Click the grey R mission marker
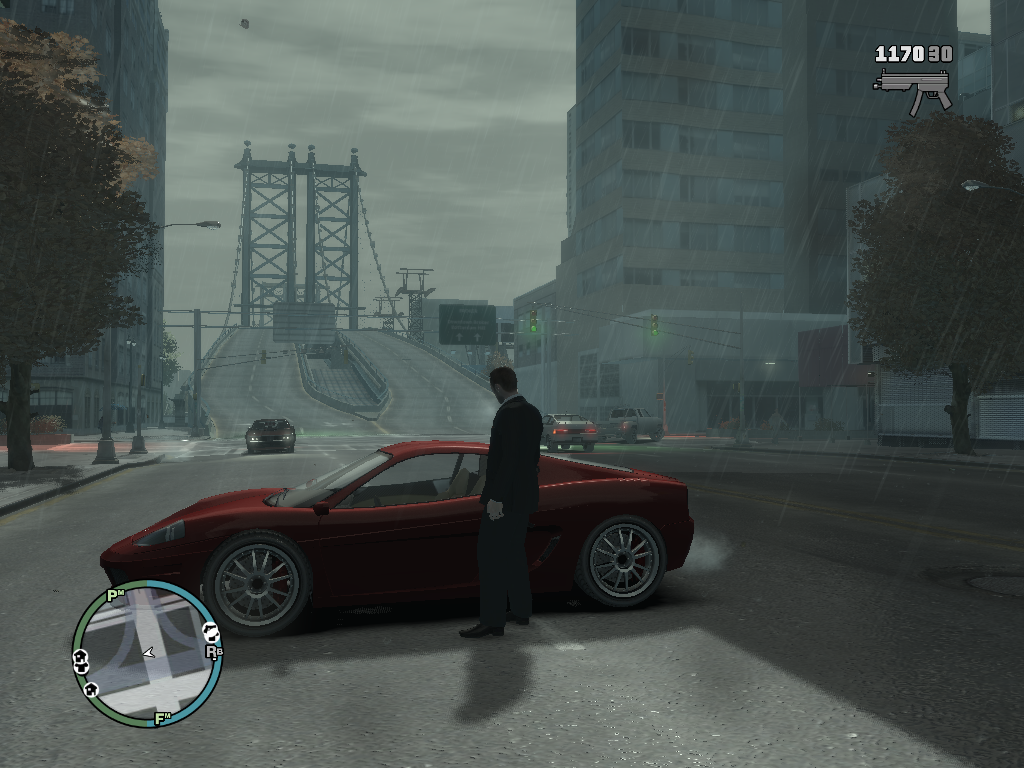The image size is (1024, 768). (x=213, y=651)
